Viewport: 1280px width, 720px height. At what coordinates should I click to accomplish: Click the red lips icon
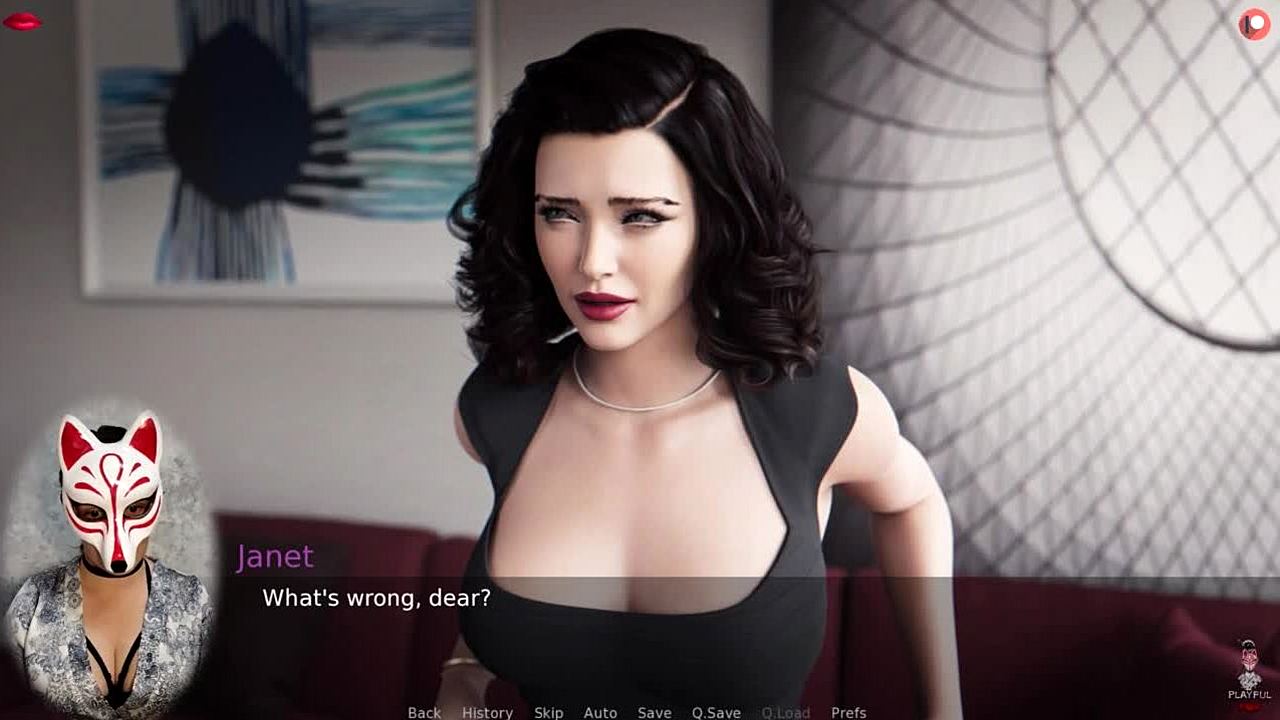point(22,21)
